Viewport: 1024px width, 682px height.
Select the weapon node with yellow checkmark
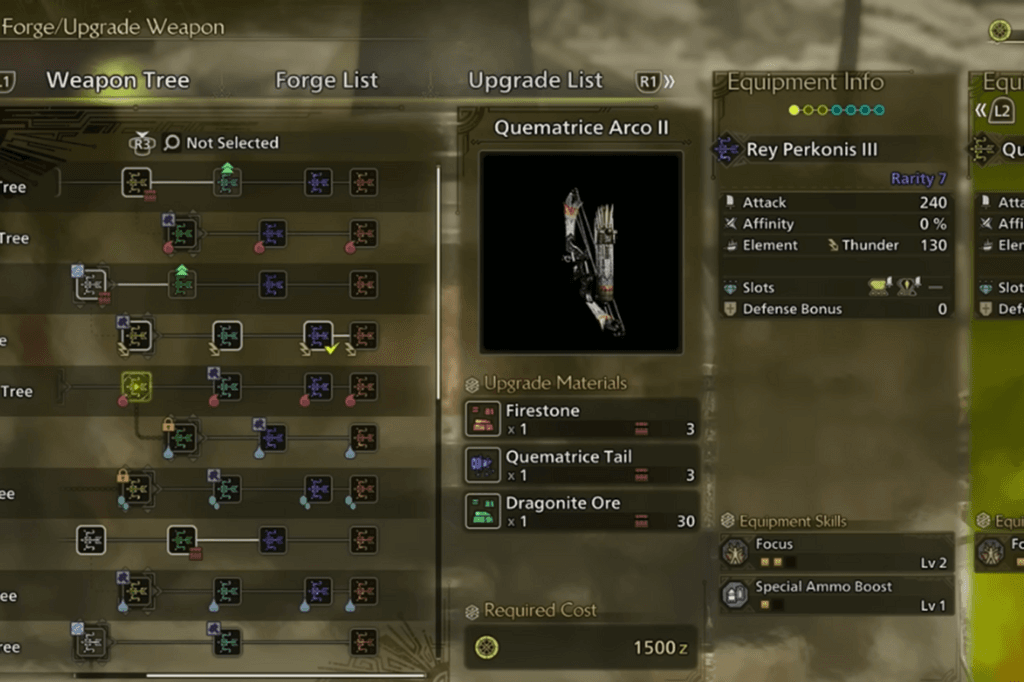coord(318,336)
